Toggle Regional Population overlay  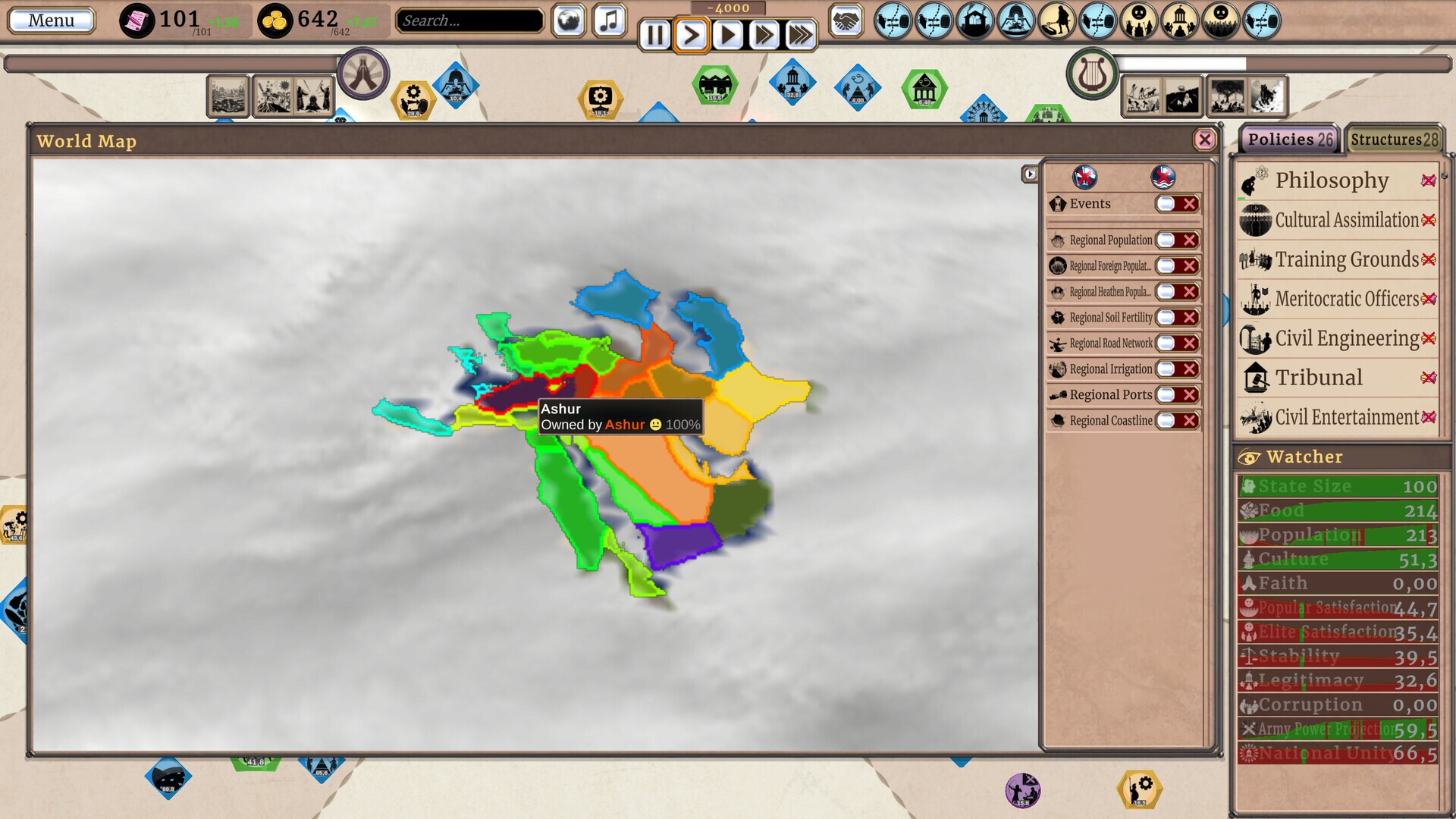pyautogui.click(x=1176, y=240)
